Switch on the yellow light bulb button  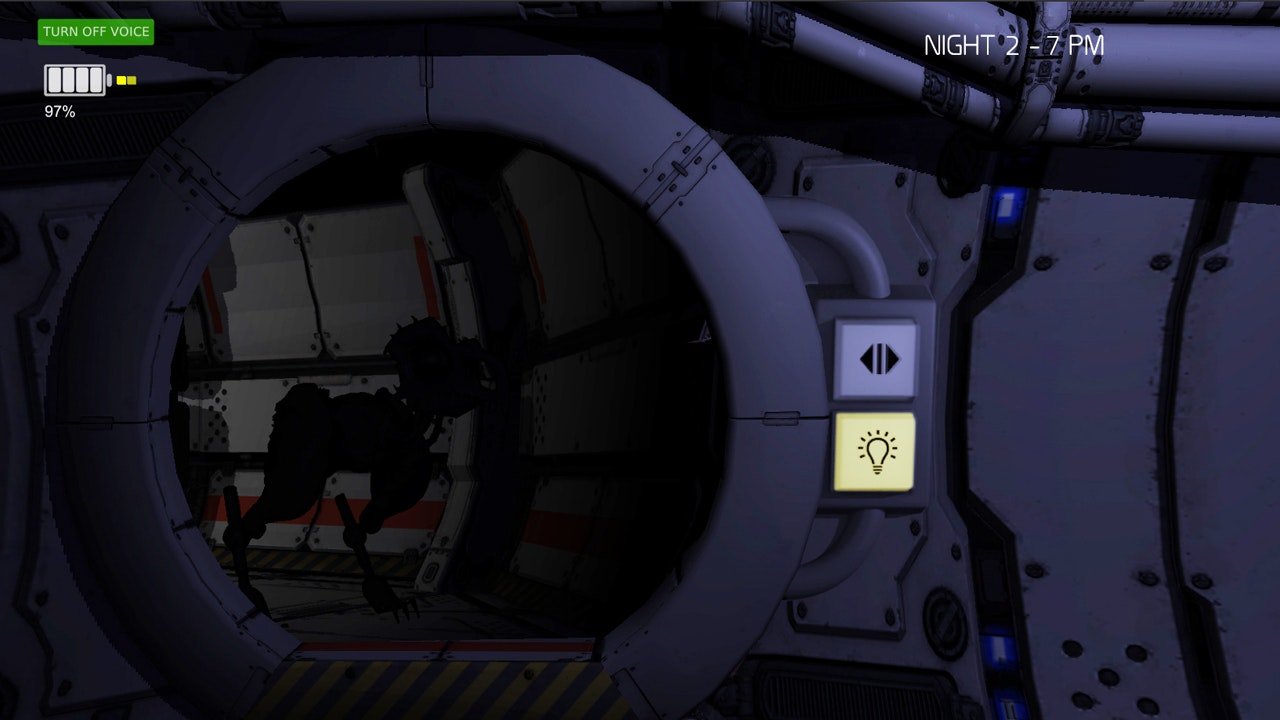[x=875, y=452]
